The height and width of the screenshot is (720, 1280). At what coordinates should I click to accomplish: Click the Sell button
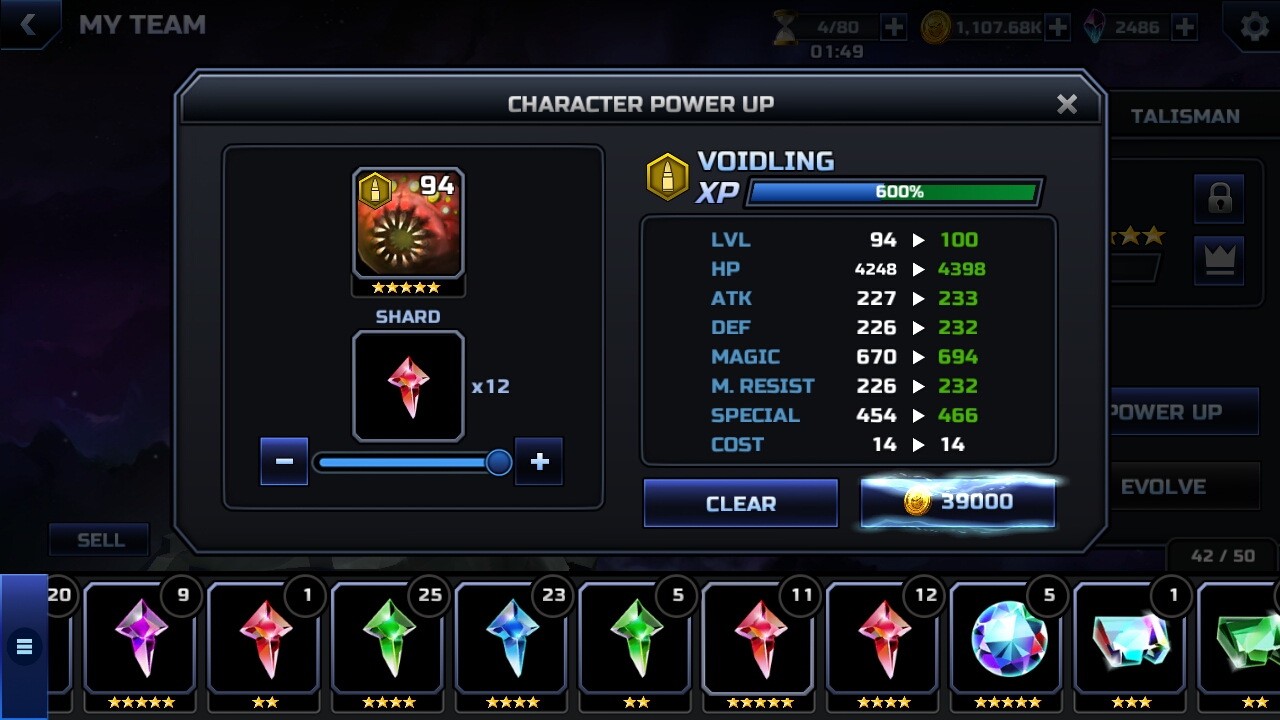click(x=100, y=540)
